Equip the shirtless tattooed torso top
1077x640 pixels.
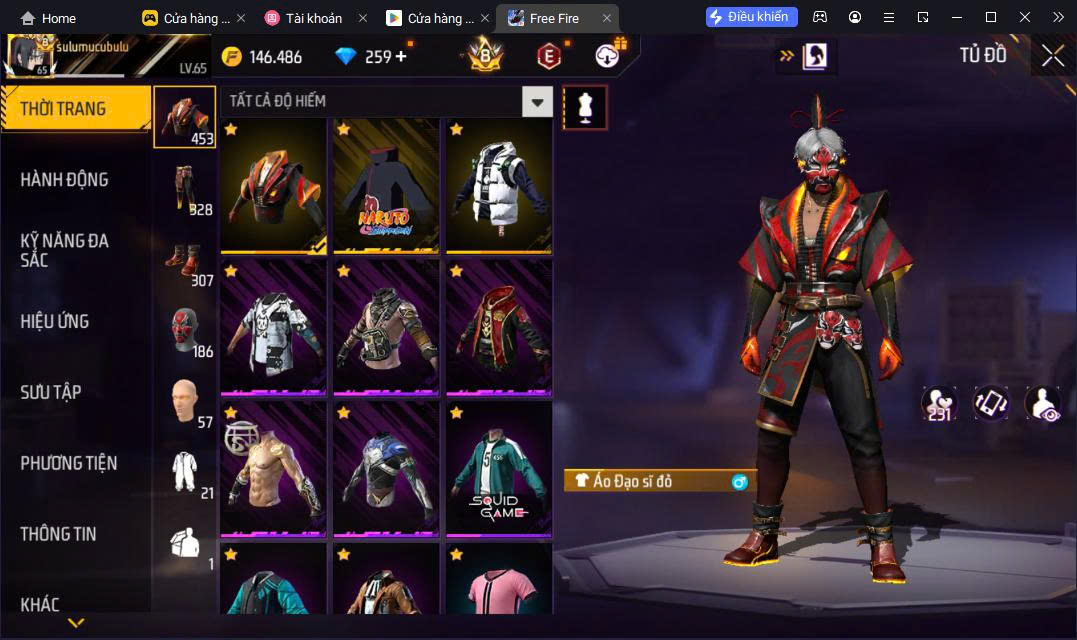[x=273, y=468]
